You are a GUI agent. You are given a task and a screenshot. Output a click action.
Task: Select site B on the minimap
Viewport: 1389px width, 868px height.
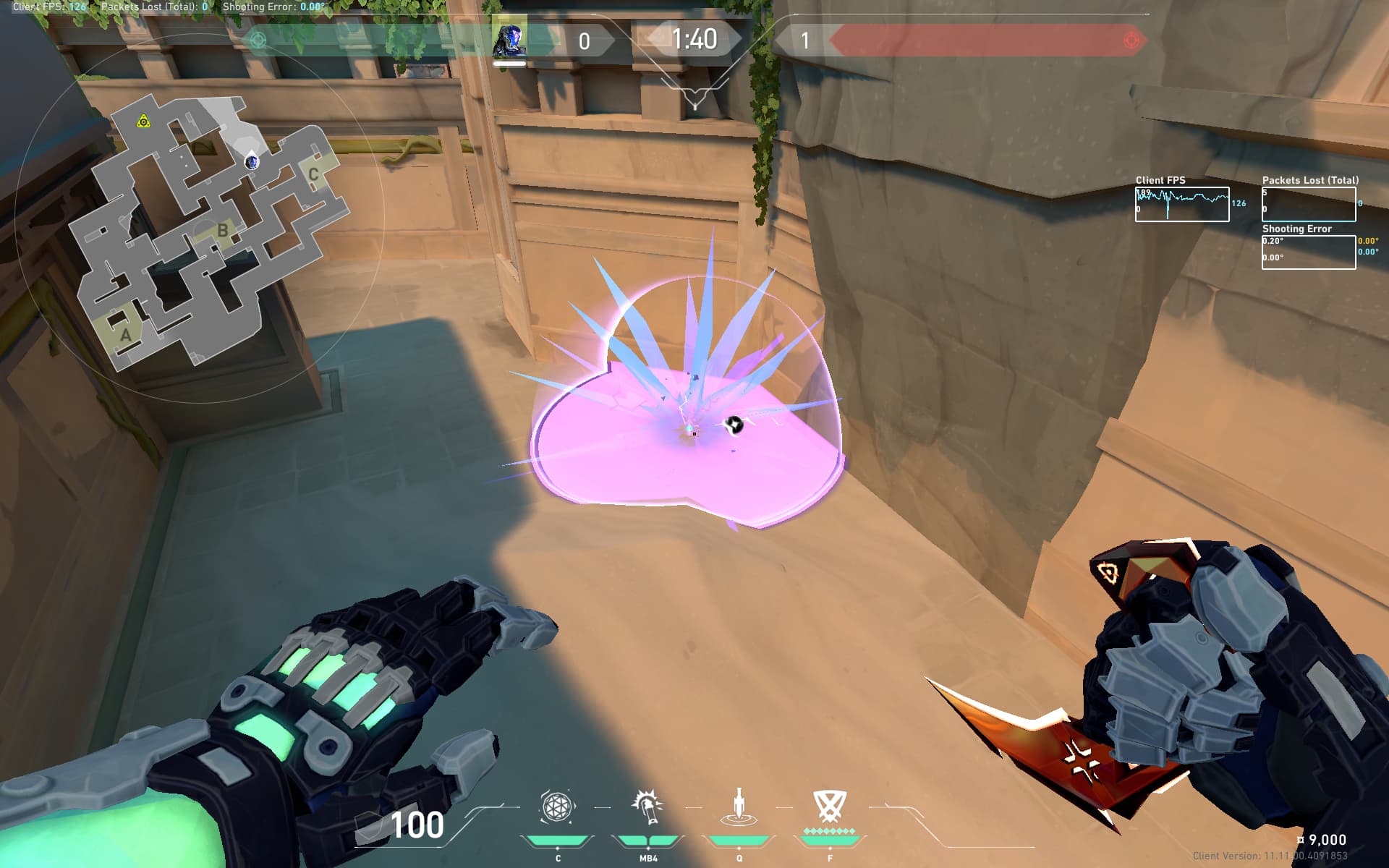pyautogui.click(x=222, y=231)
